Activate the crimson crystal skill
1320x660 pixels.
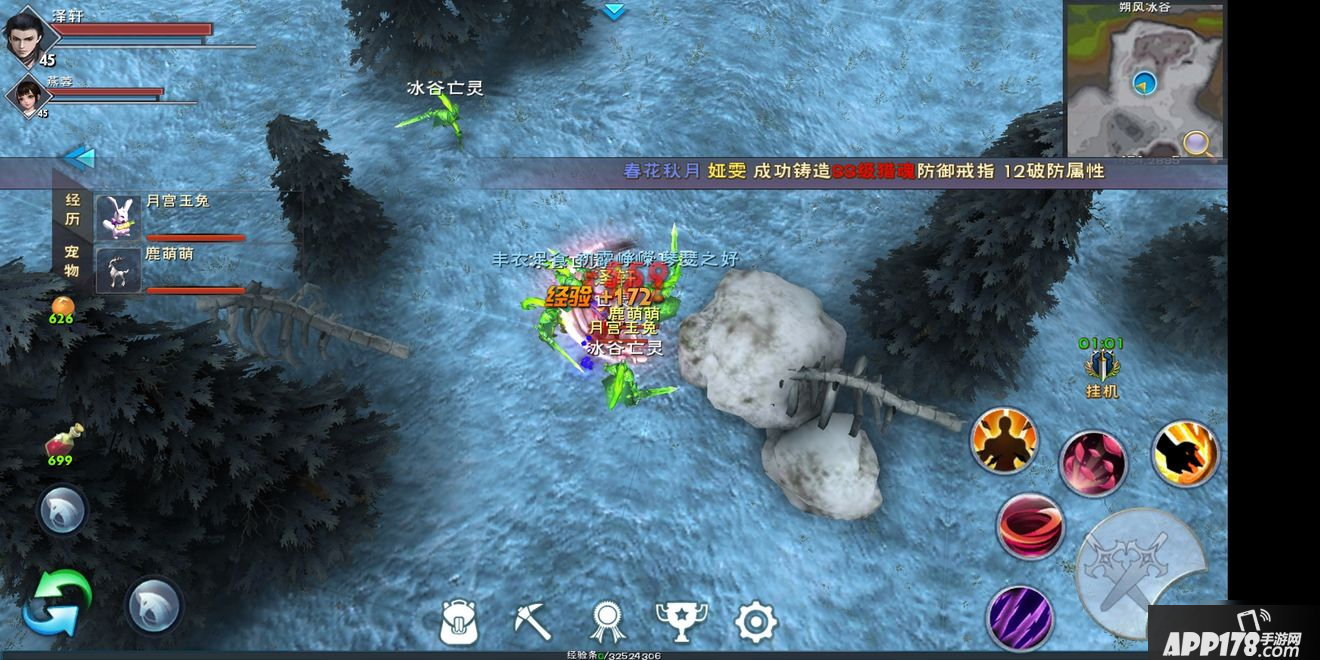click(1093, 463)
